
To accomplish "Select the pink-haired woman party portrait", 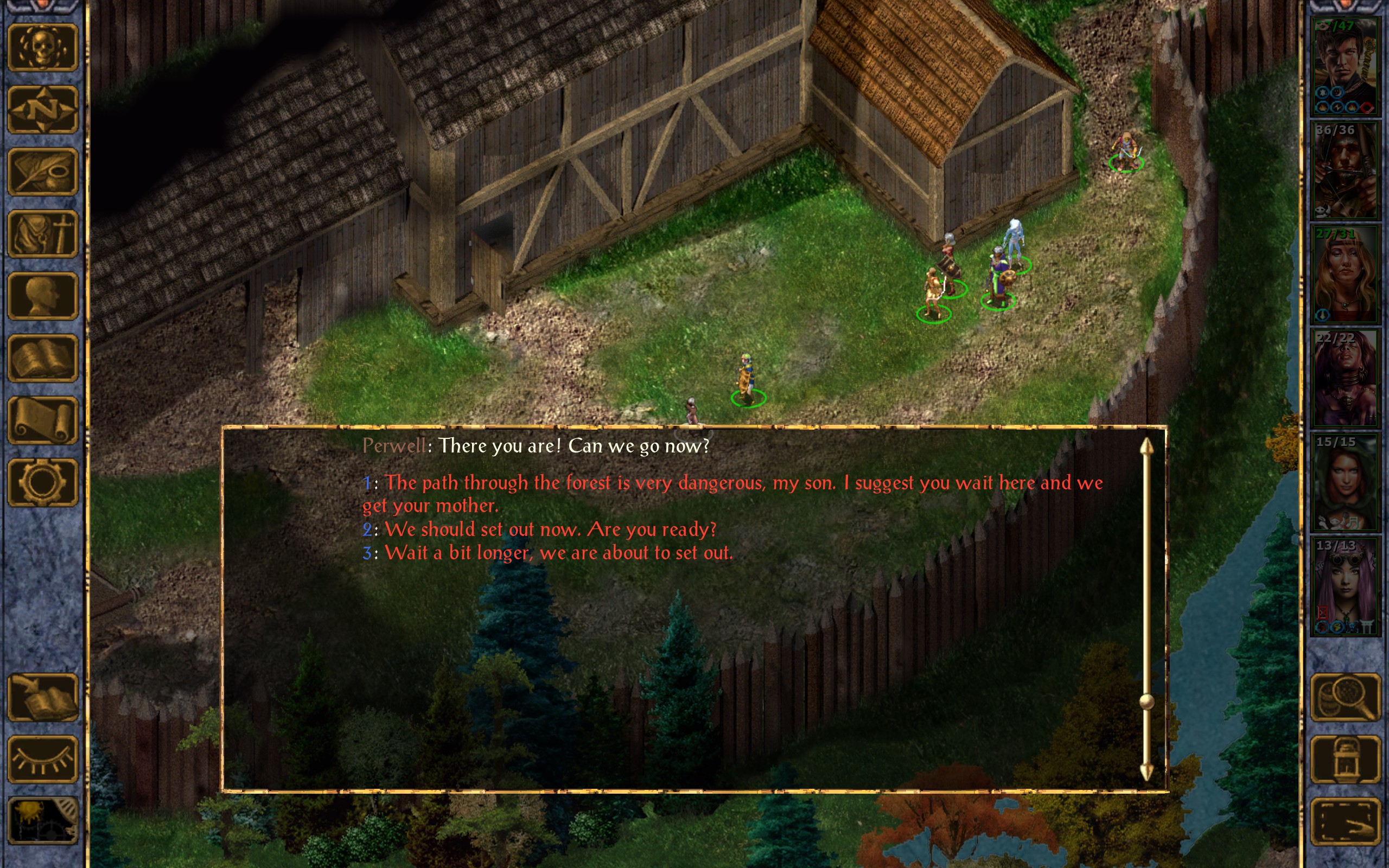I will click(x=1344, y=586).
